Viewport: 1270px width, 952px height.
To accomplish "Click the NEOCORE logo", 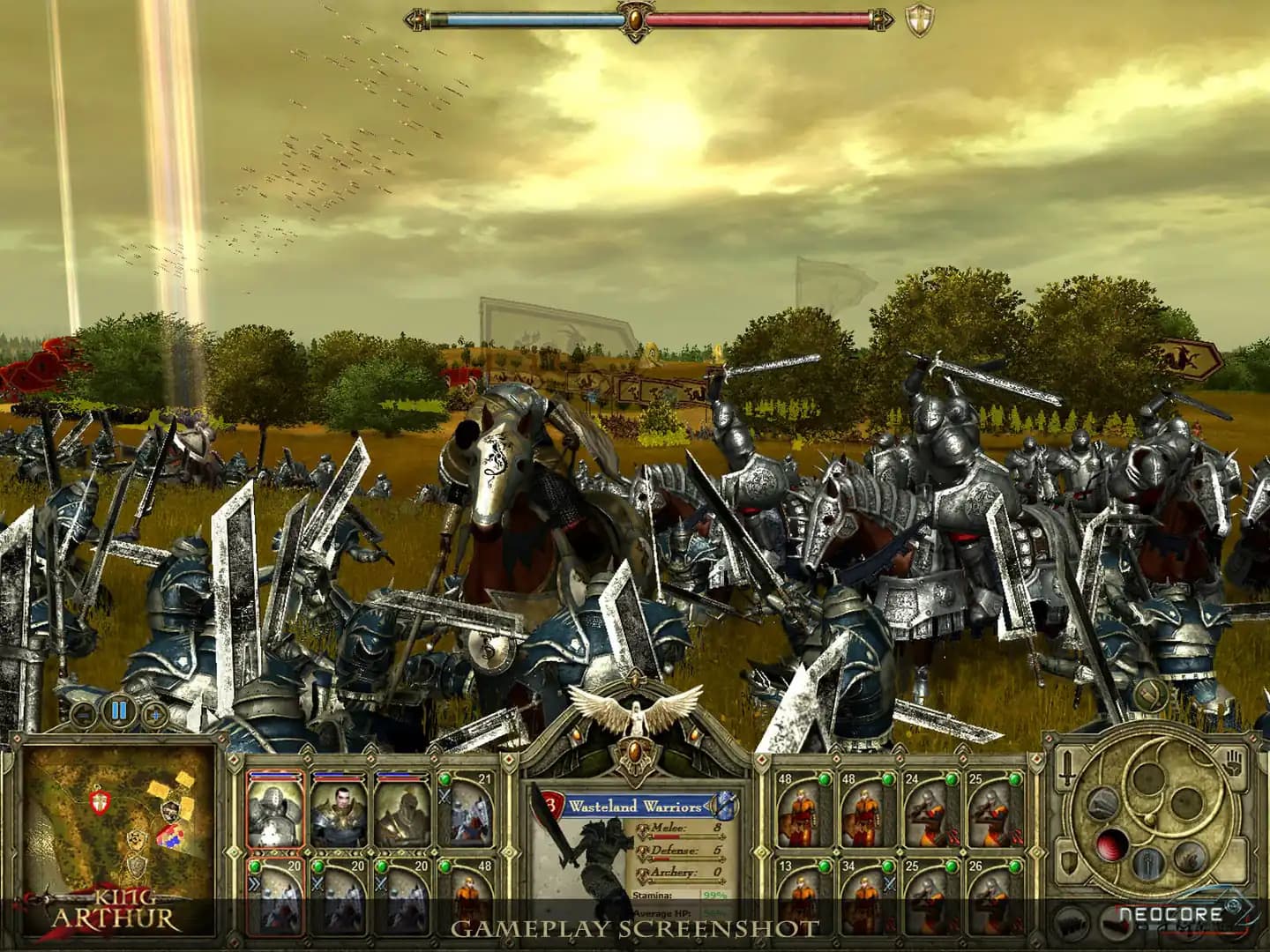I will (x=1171, y=913).
